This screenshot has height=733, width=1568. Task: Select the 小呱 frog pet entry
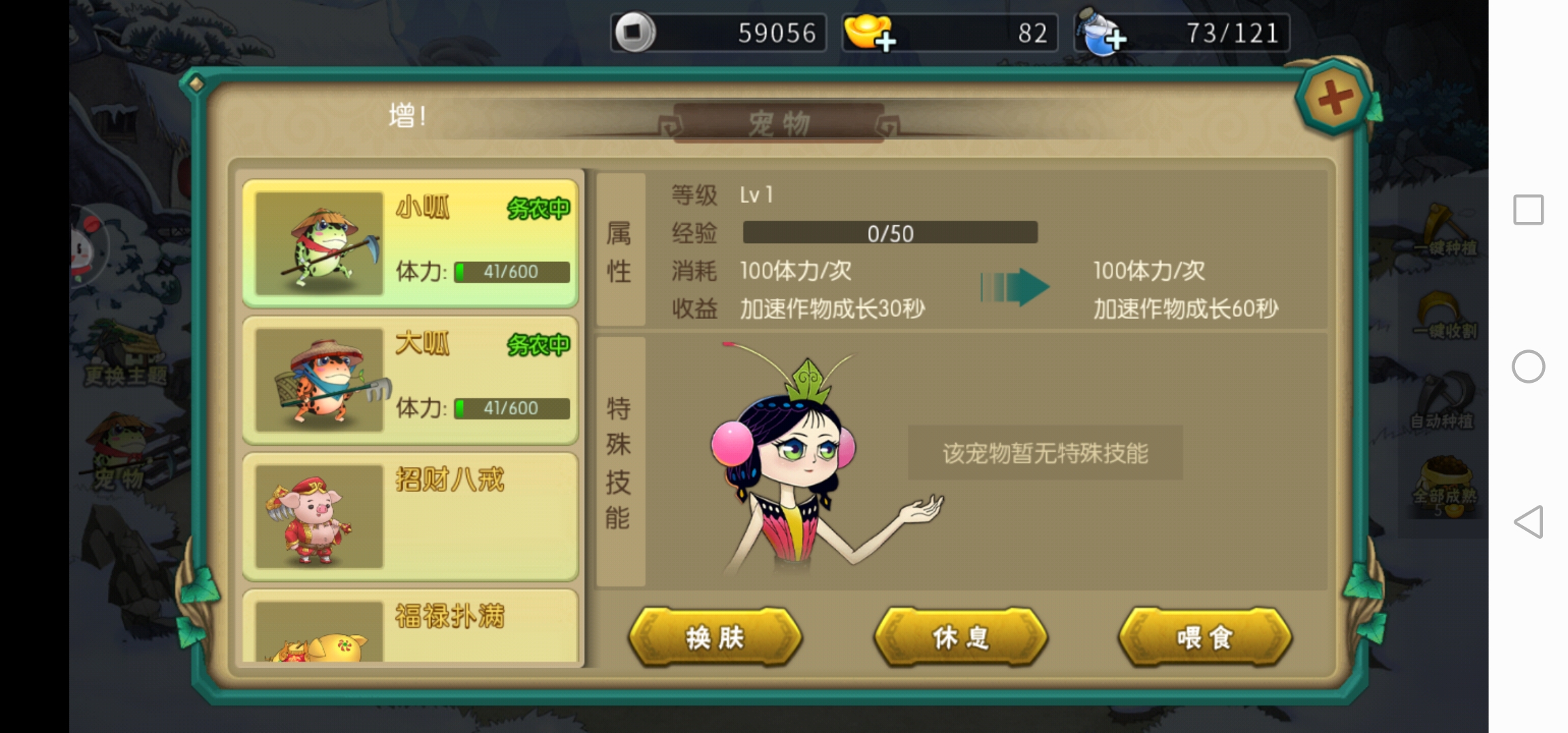411,243
